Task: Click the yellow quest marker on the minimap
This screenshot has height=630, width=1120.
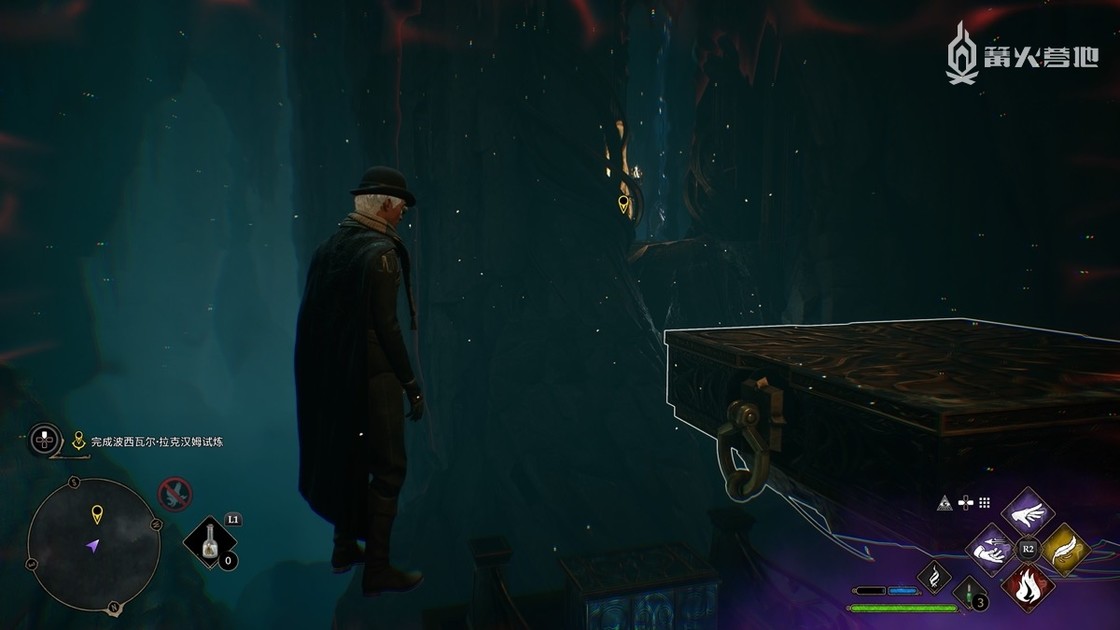Action: 97,515
